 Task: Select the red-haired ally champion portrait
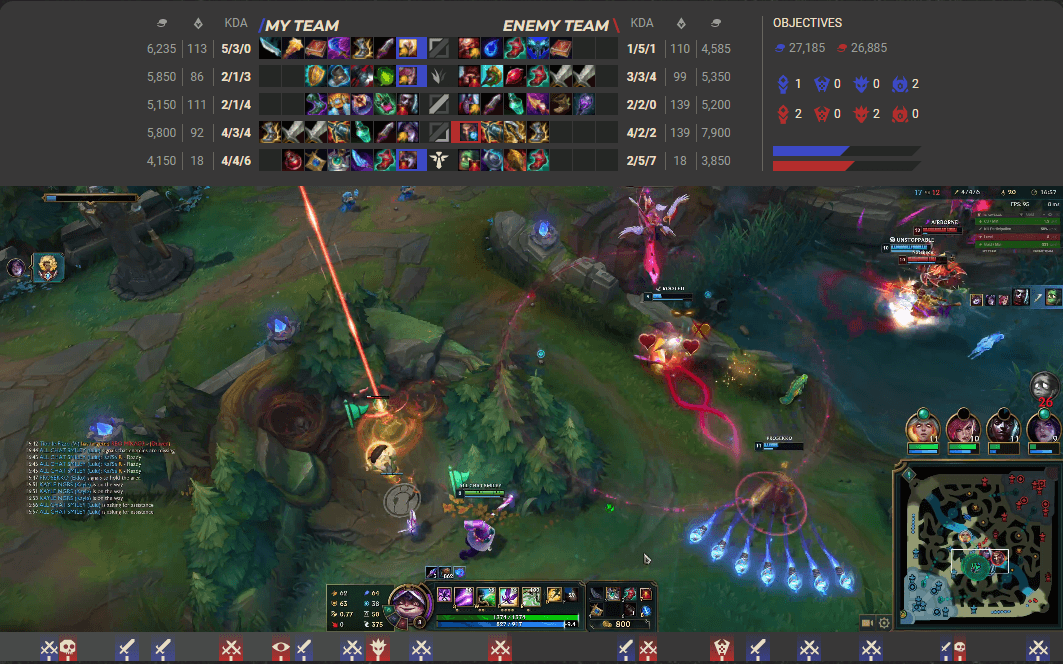pos(961,428)
